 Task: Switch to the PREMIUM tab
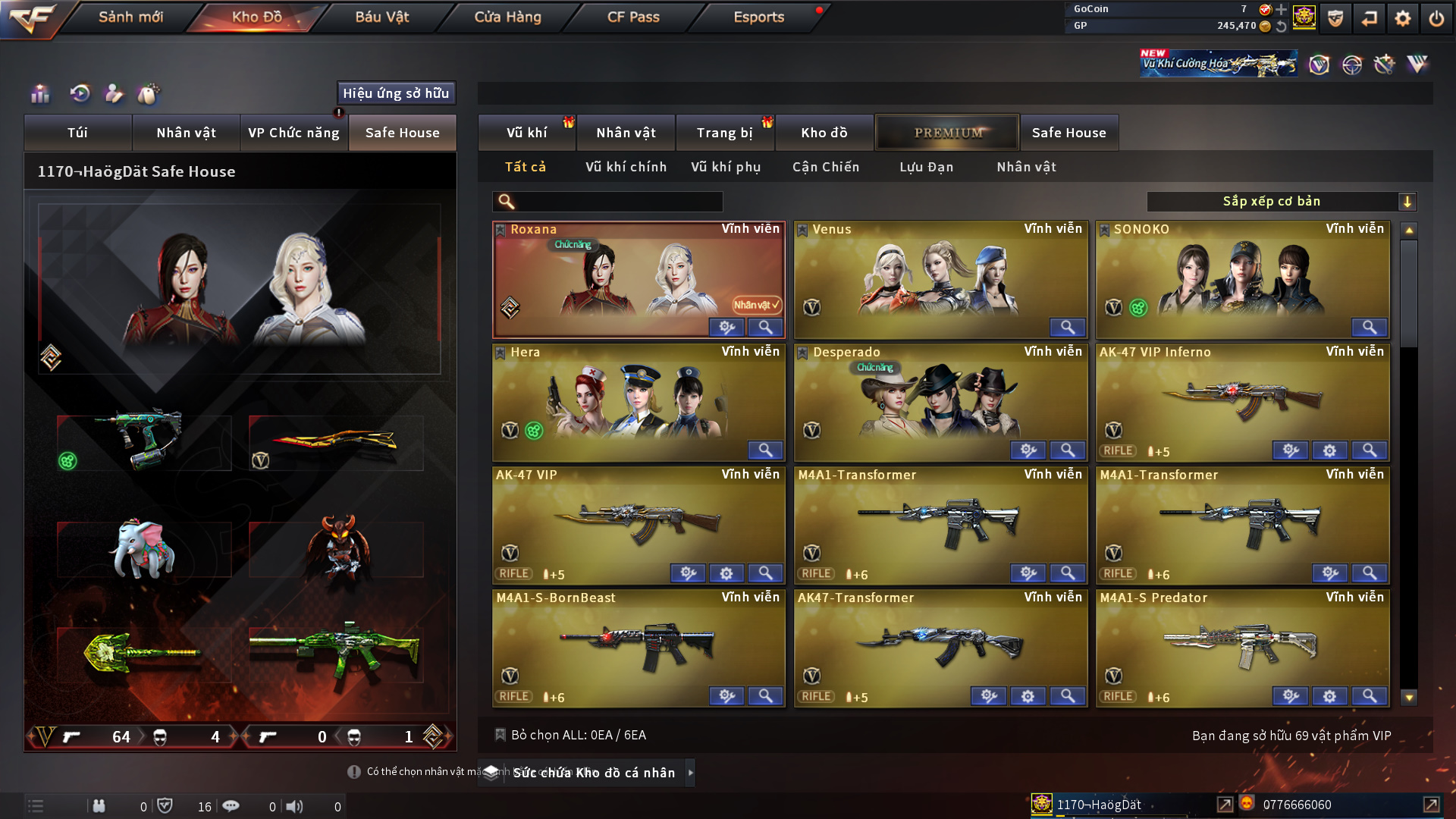click(x=948, y=133)
